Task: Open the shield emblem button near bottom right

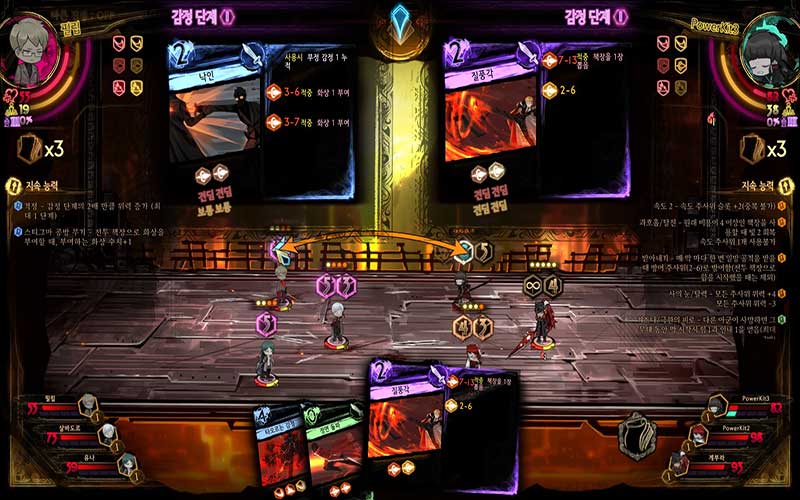Action: [x=638, y=432]
